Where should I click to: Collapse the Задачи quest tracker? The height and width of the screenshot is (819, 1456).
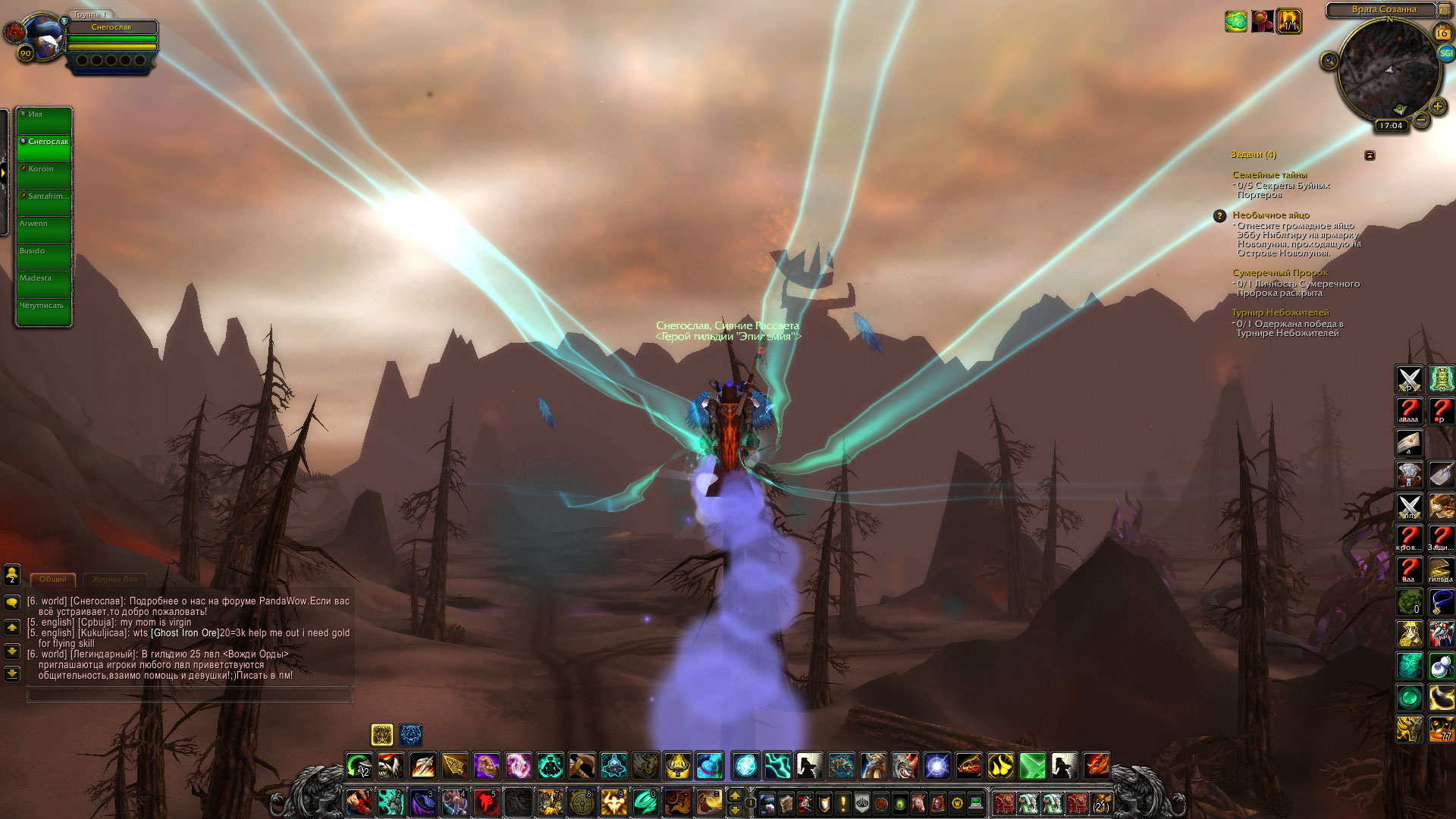pos(1370,155)
